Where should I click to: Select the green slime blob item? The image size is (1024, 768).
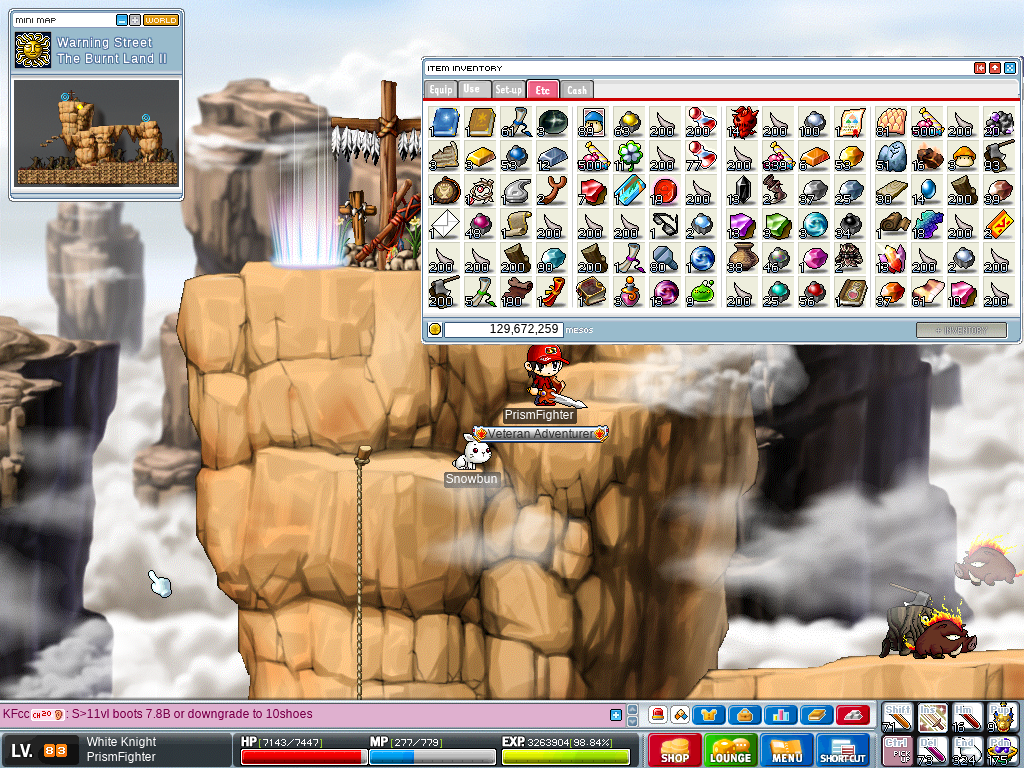coord(702,292)
